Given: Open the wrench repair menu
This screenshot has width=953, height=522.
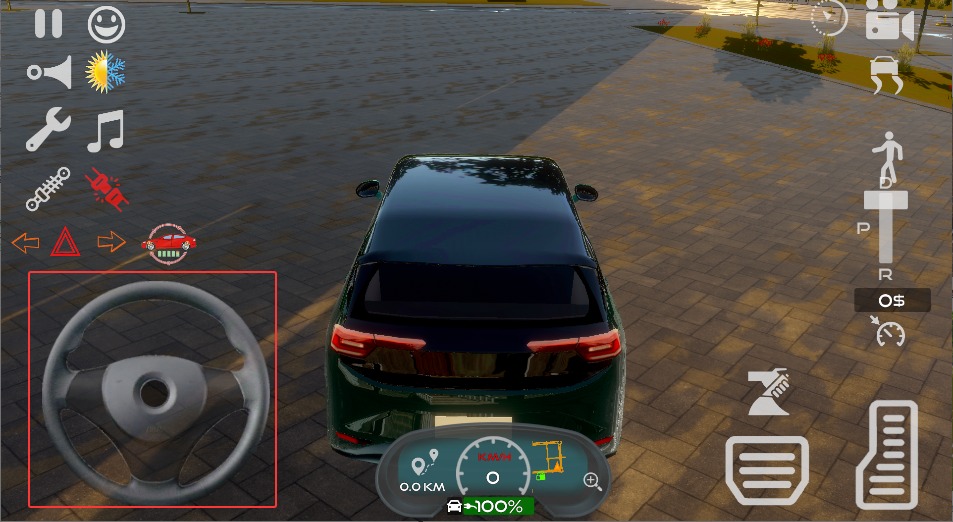Looking at the screenshot, I should (x=48, y=130).
